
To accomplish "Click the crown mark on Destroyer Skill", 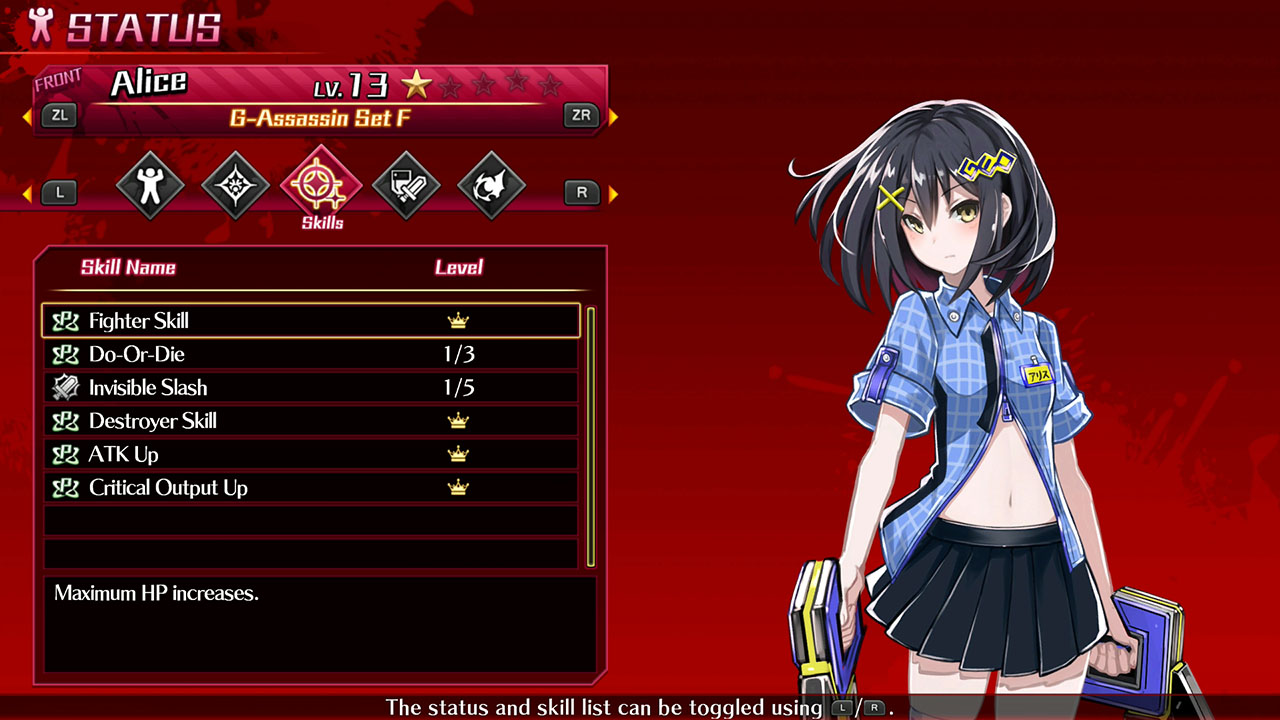I will (x=457, y=420).
